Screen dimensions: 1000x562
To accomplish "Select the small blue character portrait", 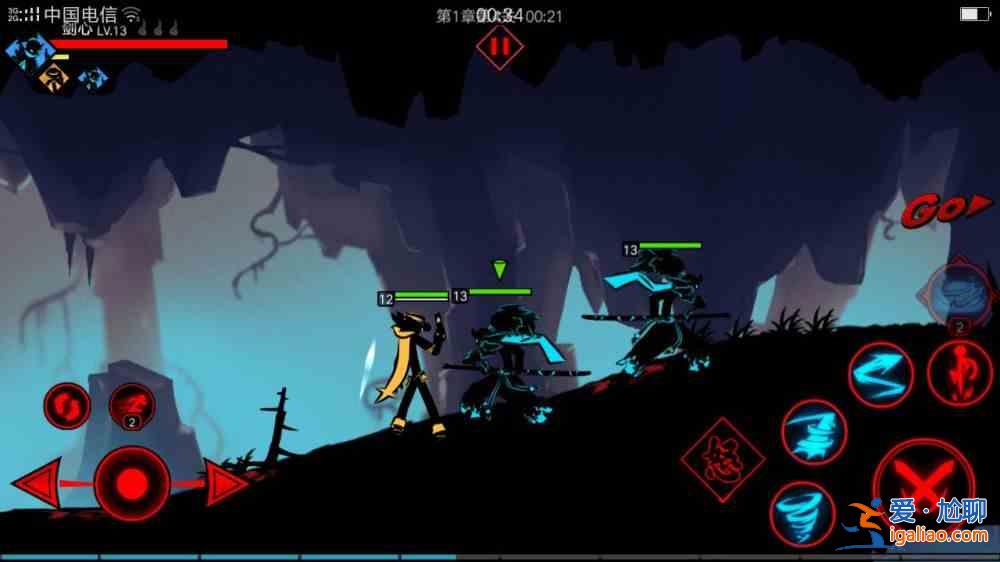I will (x=93, y=77).
